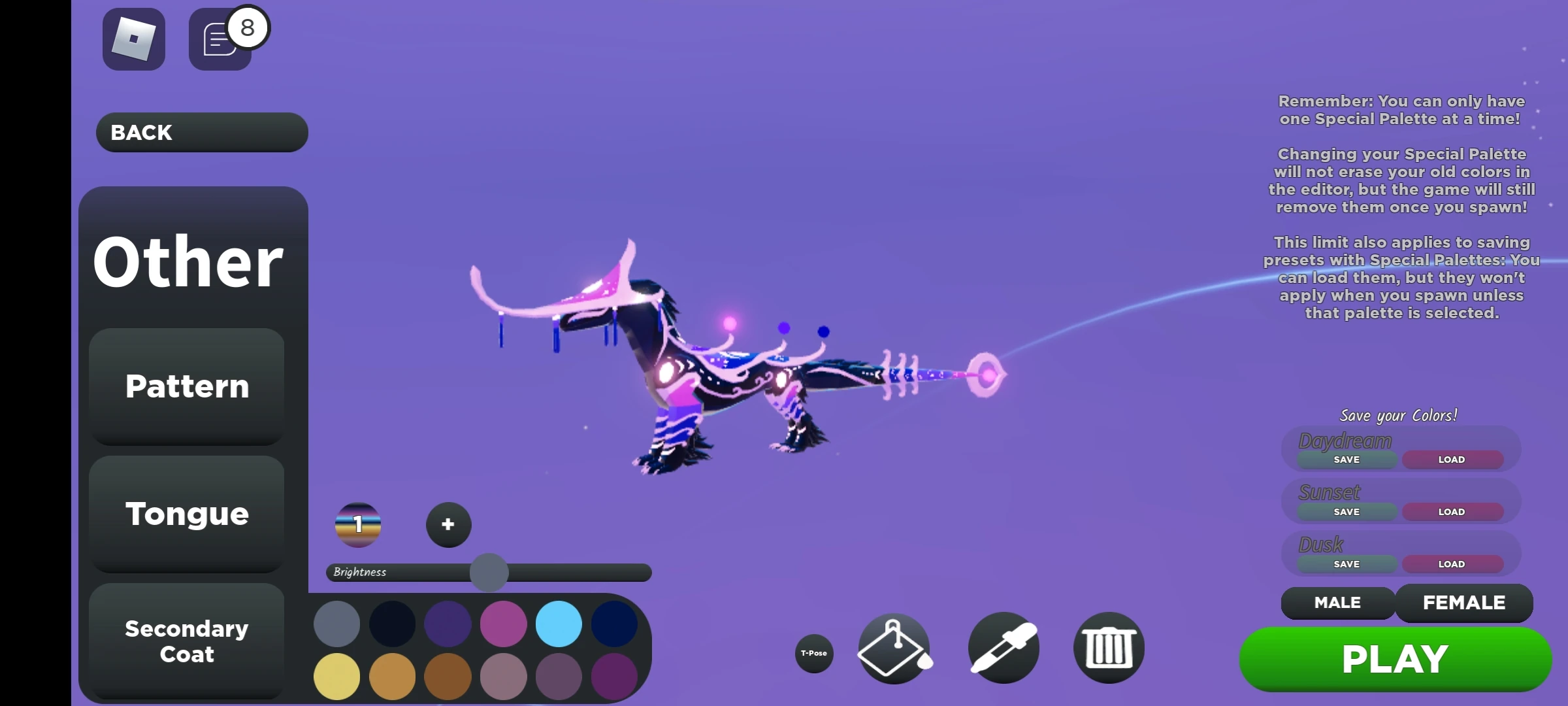This screenshot has width=1568, height=706.
Task: Go back with the BACK button
Action: click(x=201, y=132)
